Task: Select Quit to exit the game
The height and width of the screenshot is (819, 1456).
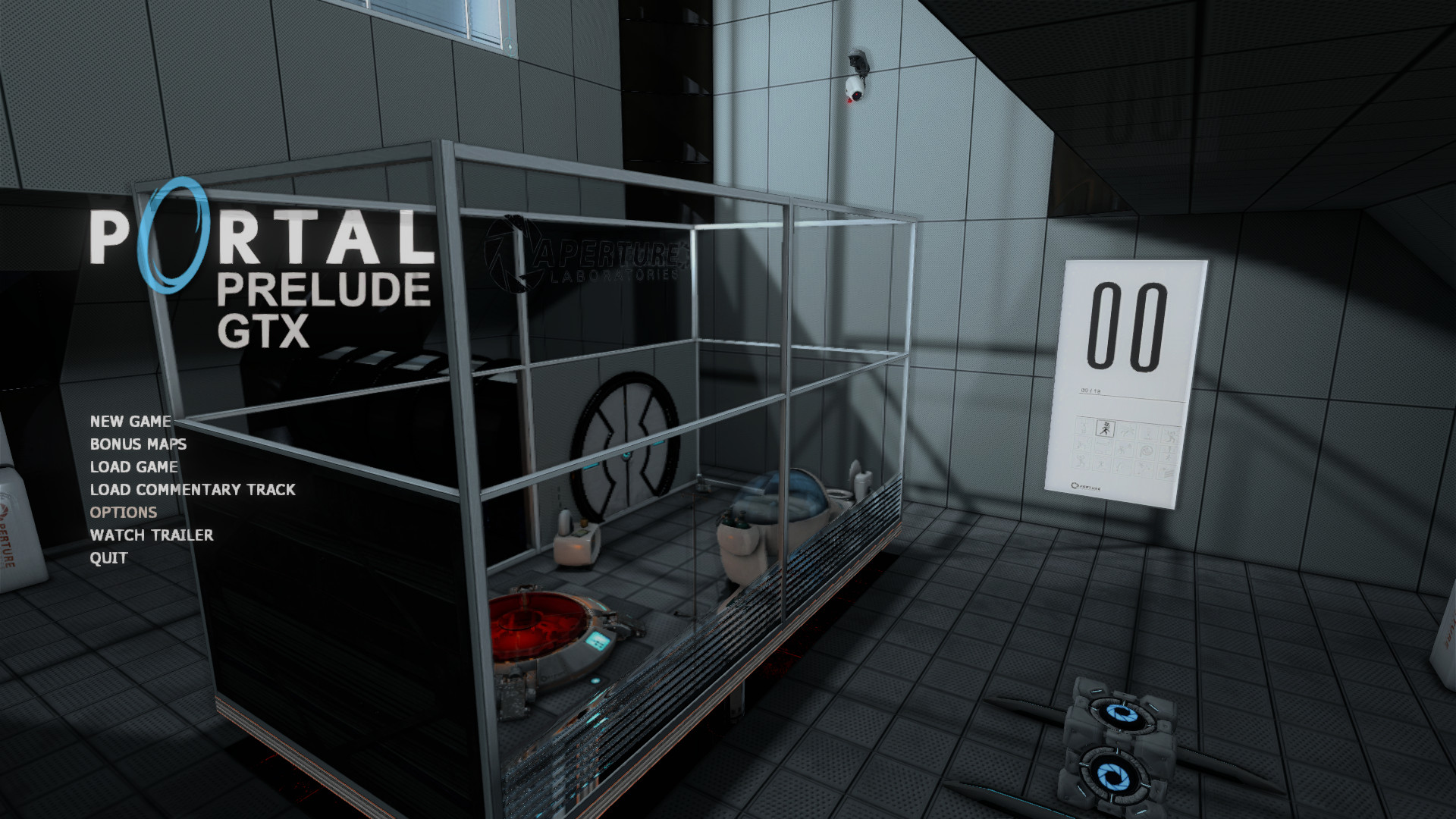Action: pos(109,558)
